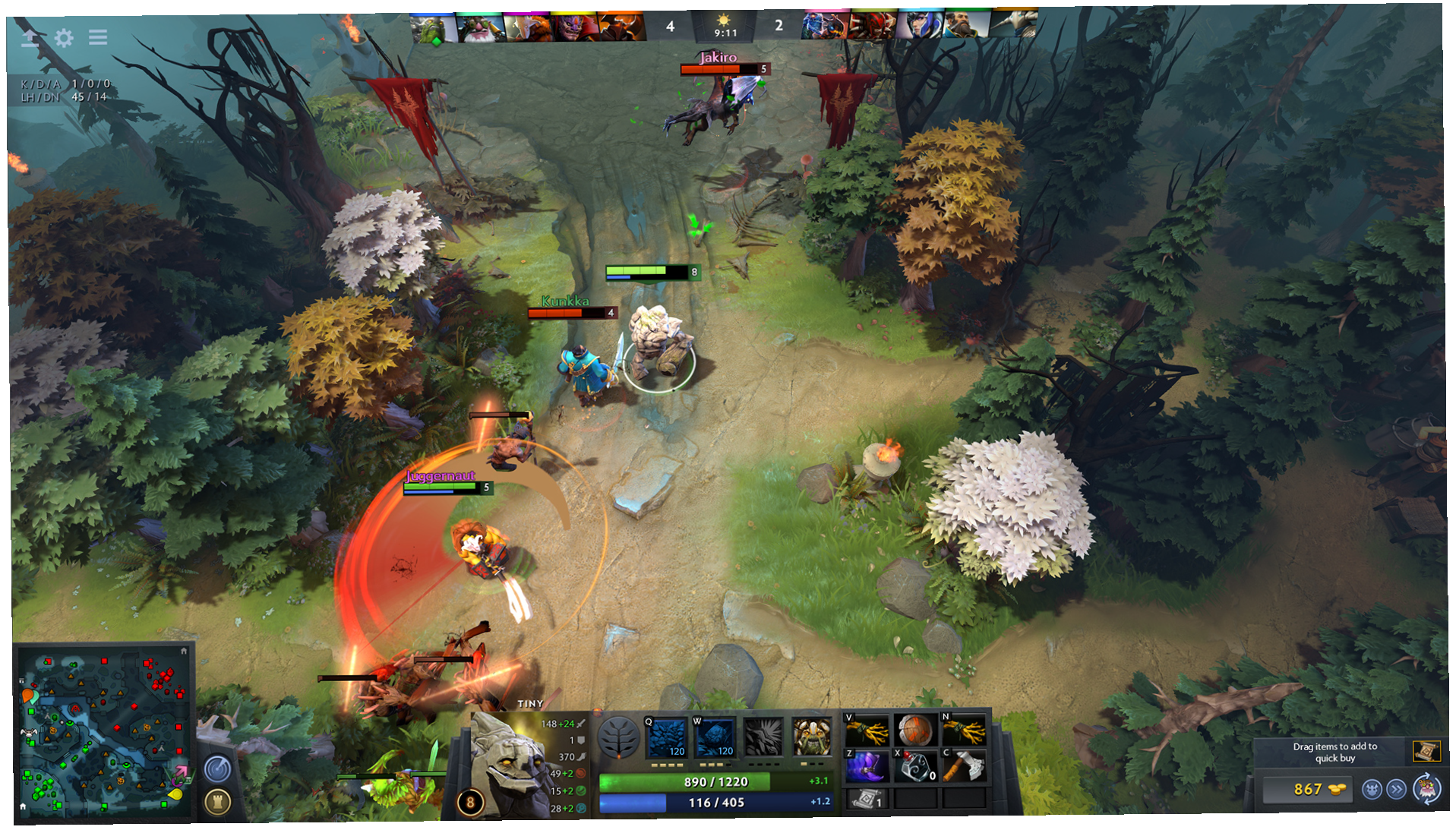
Task: Select the greyed-out third ability icon
Action: point(763,737)
